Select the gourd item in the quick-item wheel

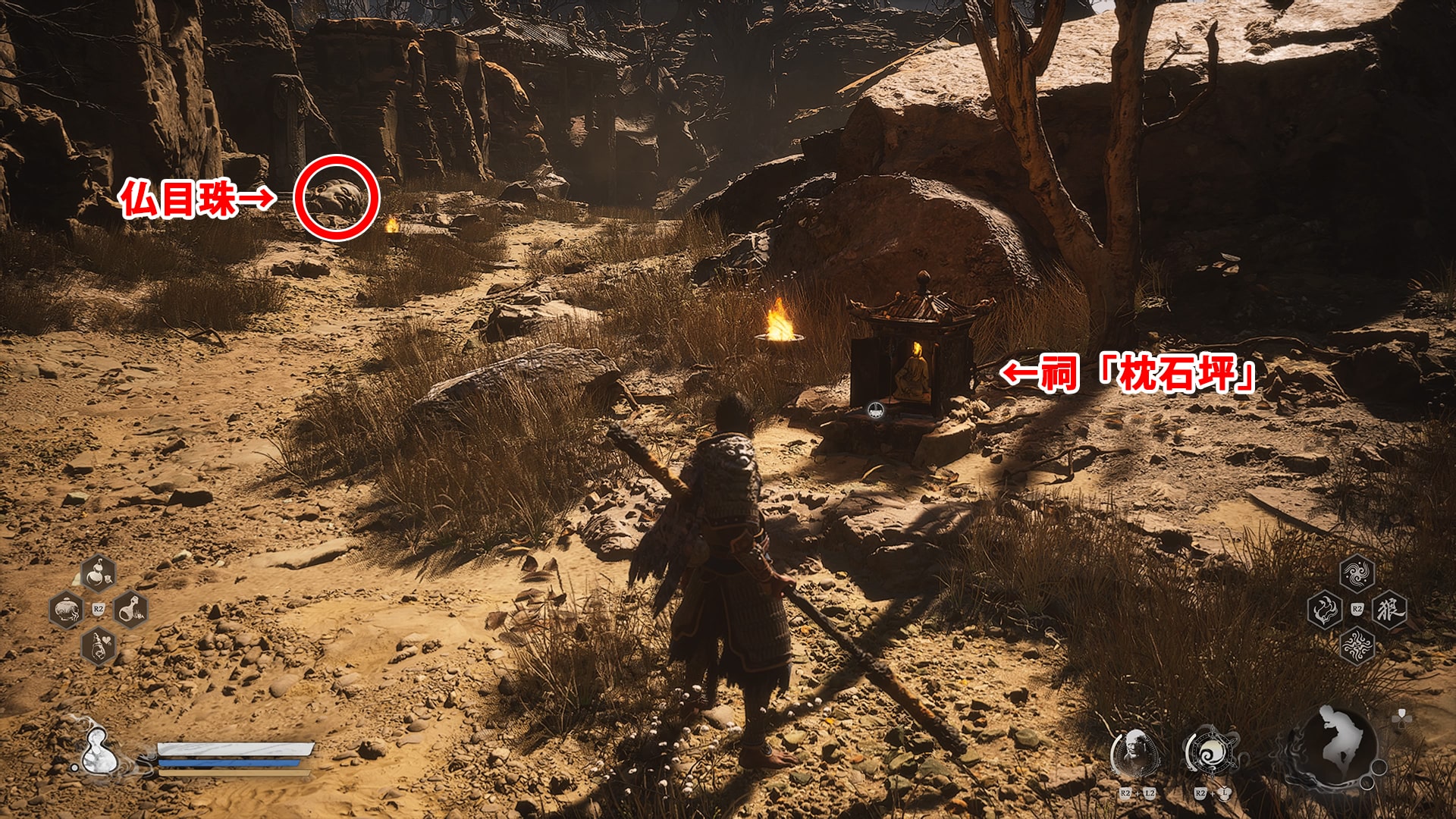pos(98,573)
